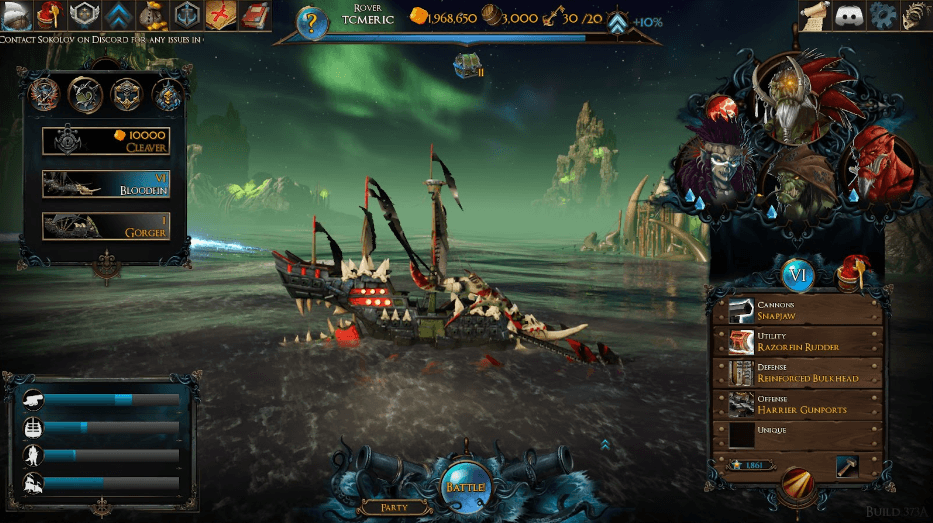Start a match with the Battle! button
Screen dimensions: 933x523
tap(466, 485)
